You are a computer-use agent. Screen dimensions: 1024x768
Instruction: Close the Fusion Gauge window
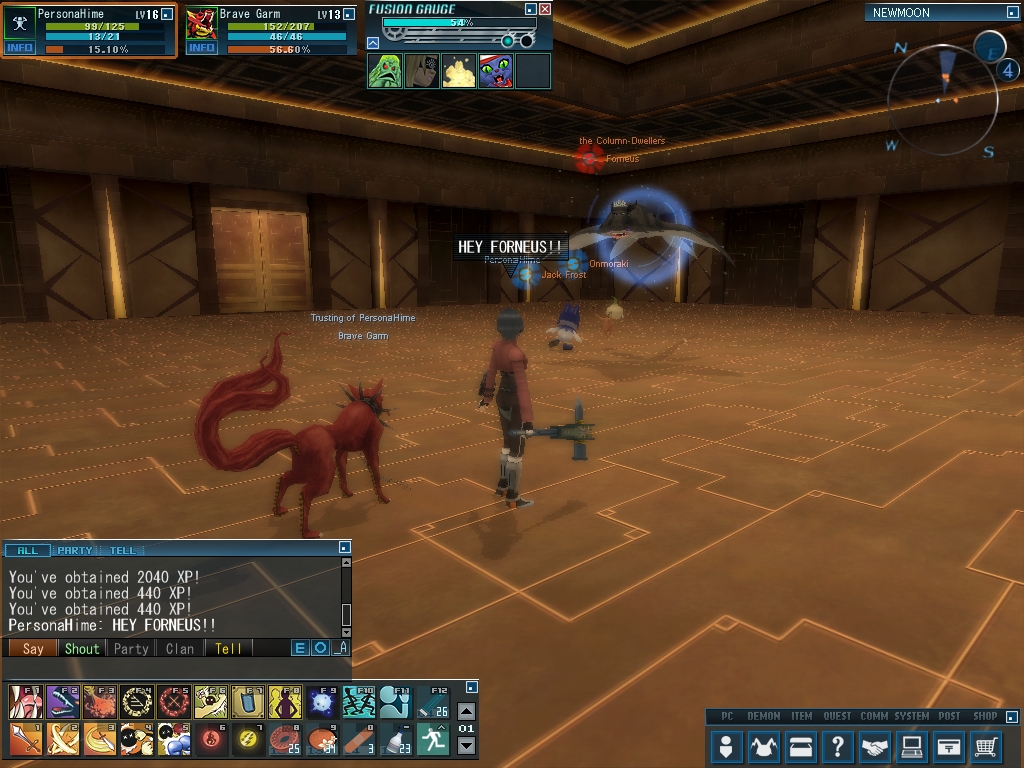click(545, 9)
